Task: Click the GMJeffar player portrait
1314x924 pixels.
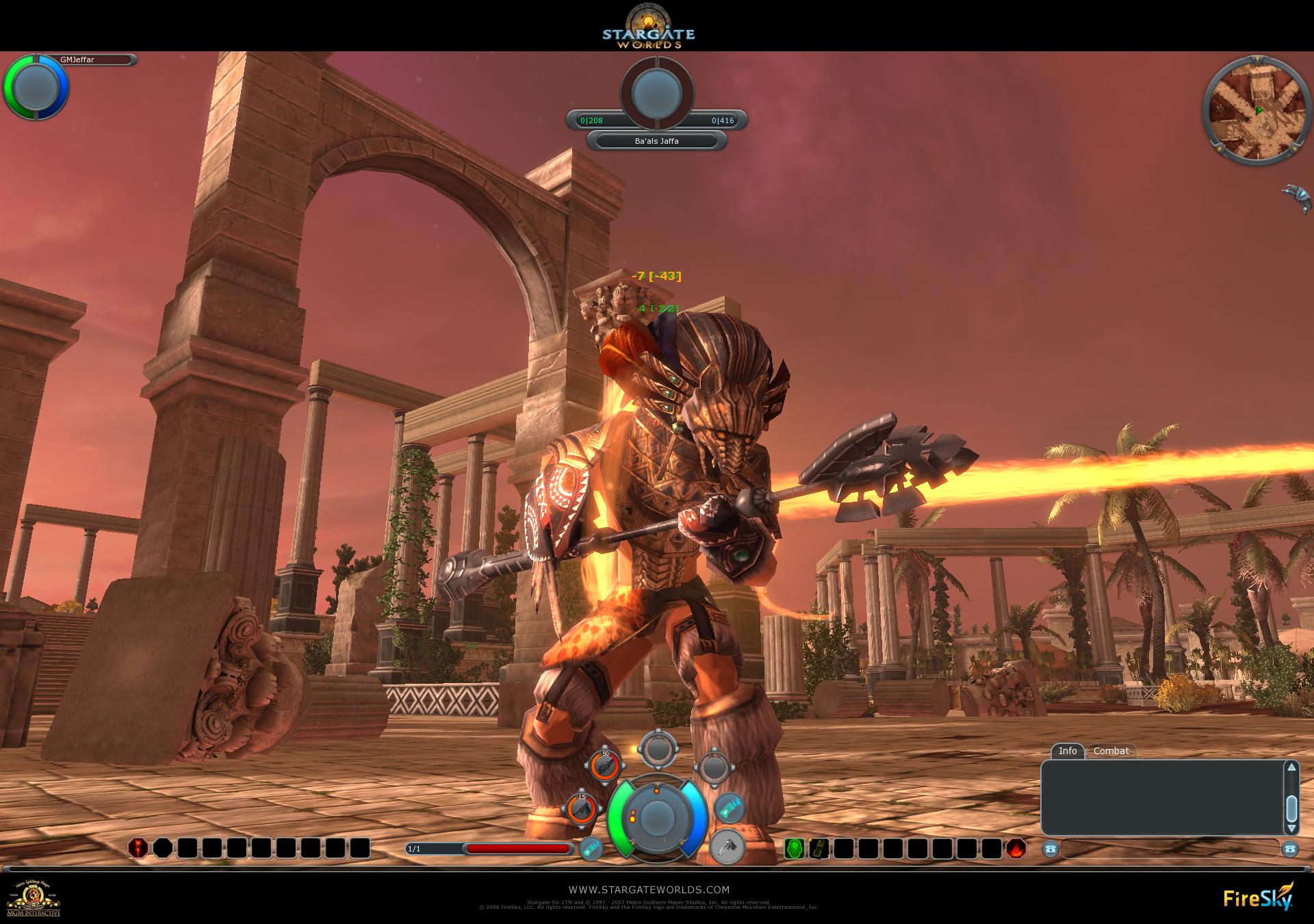Action: [36, 87]
